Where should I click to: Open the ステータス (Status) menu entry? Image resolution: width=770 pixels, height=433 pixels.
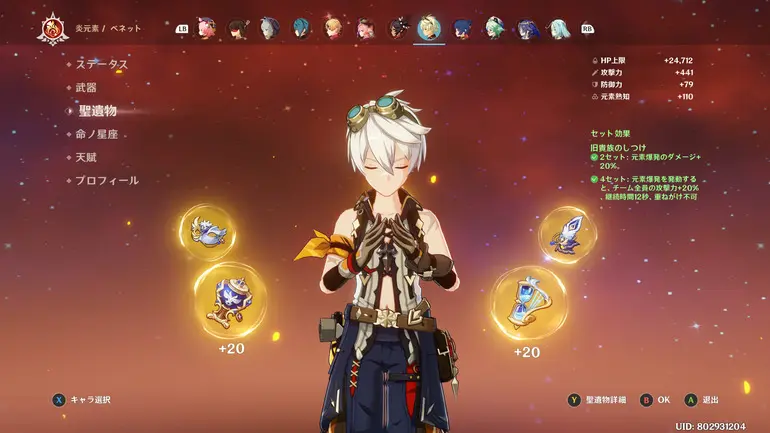[102, 64]
